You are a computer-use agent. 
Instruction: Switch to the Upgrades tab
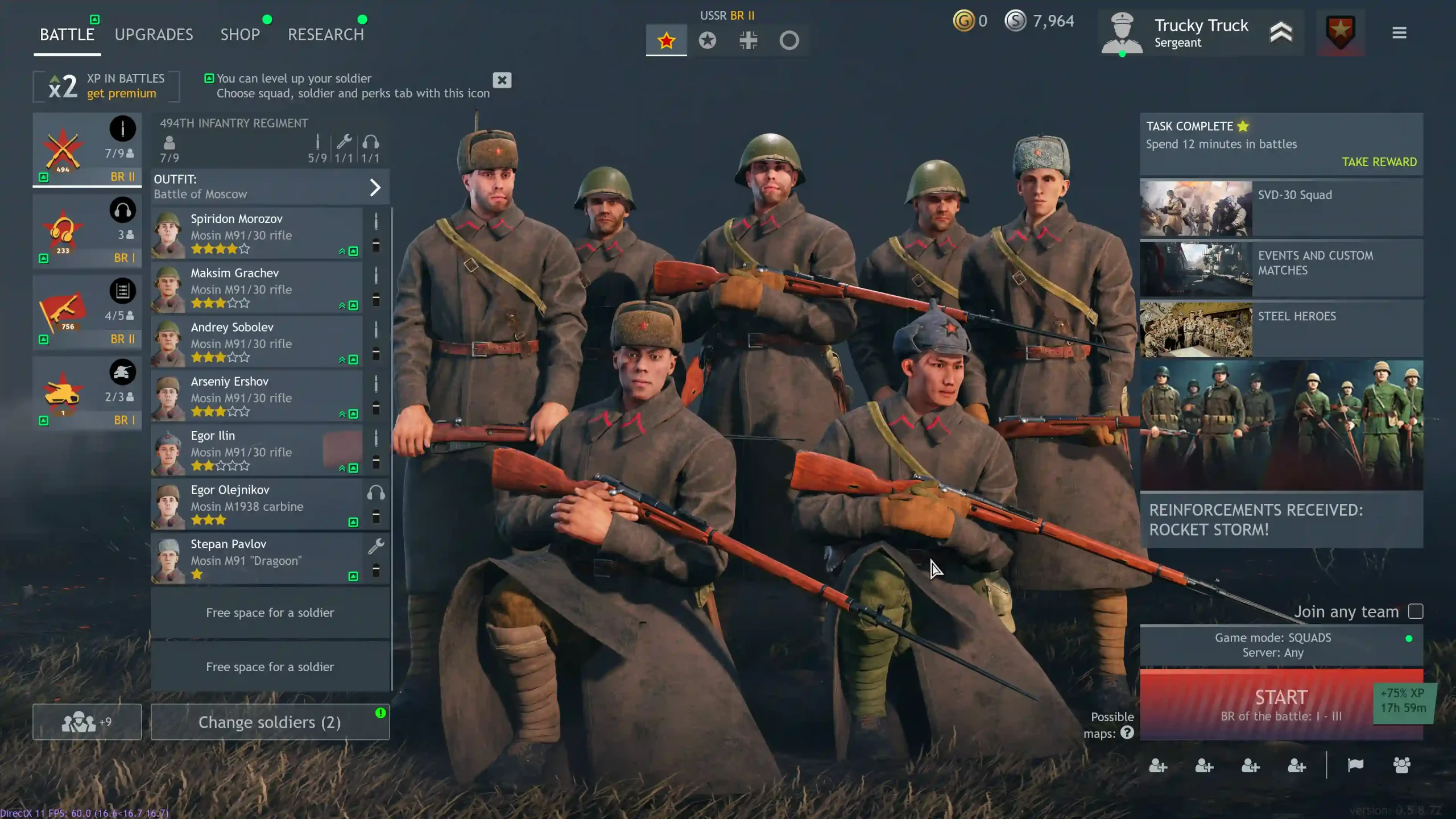coord(154,35)
